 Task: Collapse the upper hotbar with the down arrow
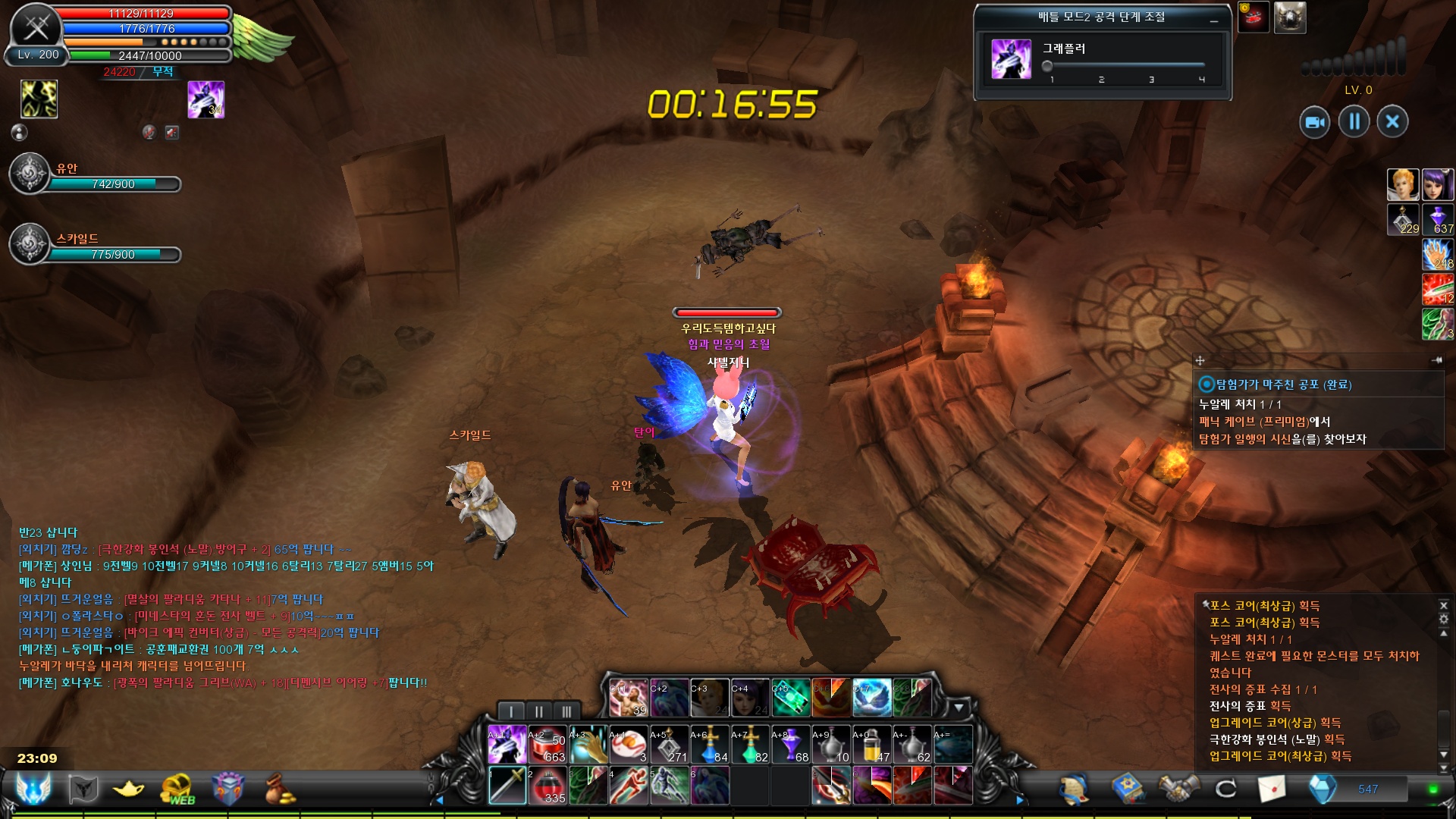(x=959, y=708)
